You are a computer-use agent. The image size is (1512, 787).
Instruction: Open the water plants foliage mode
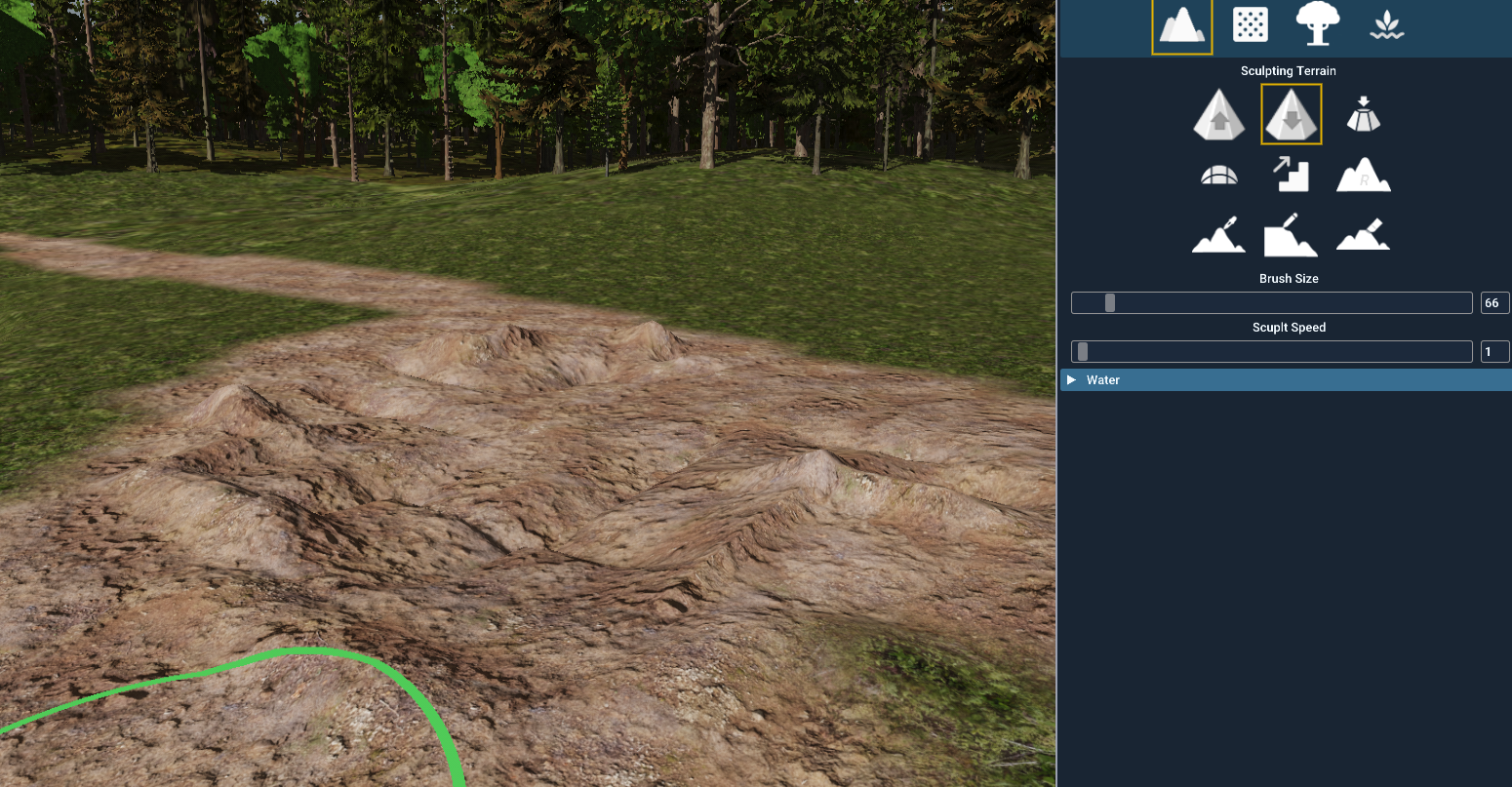1386,24
